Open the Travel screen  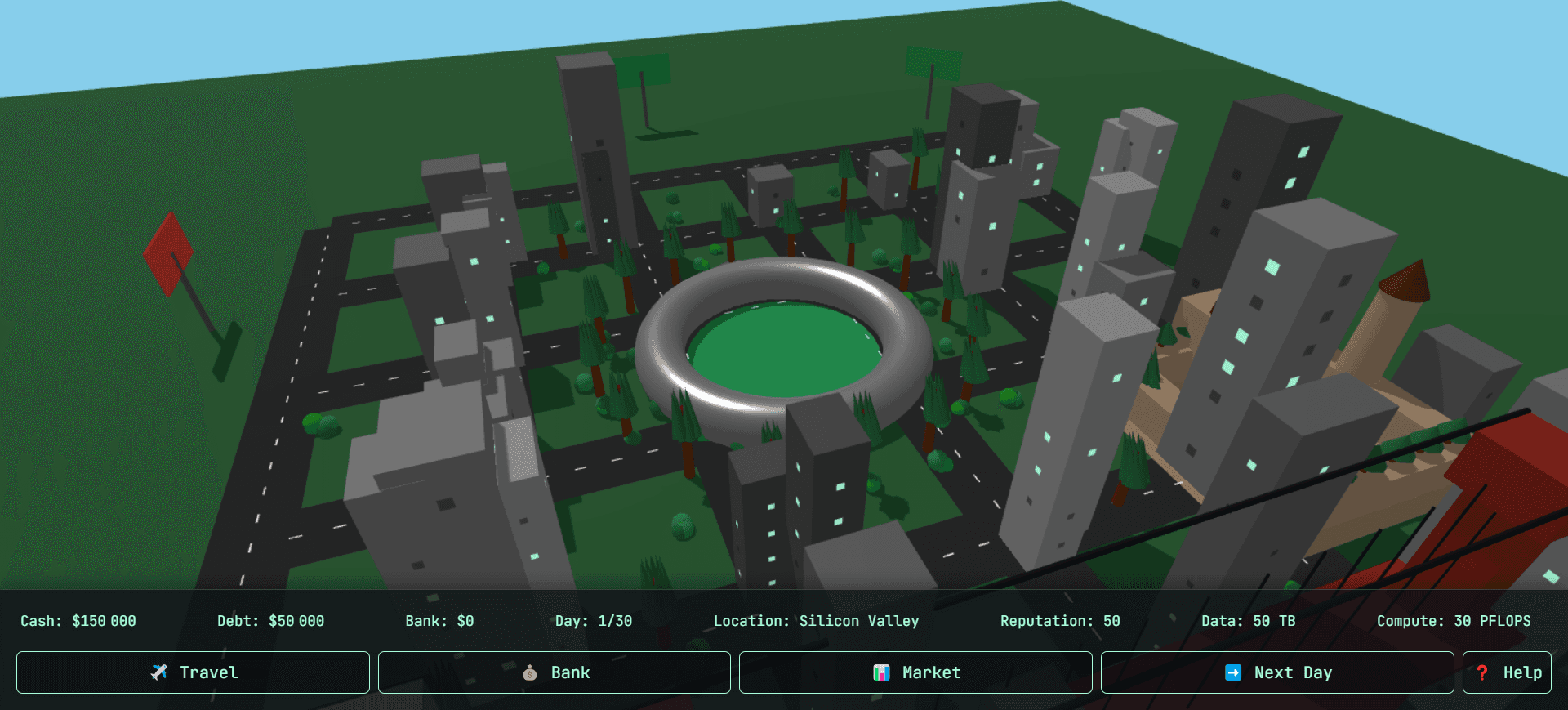(x=192, y=672)
